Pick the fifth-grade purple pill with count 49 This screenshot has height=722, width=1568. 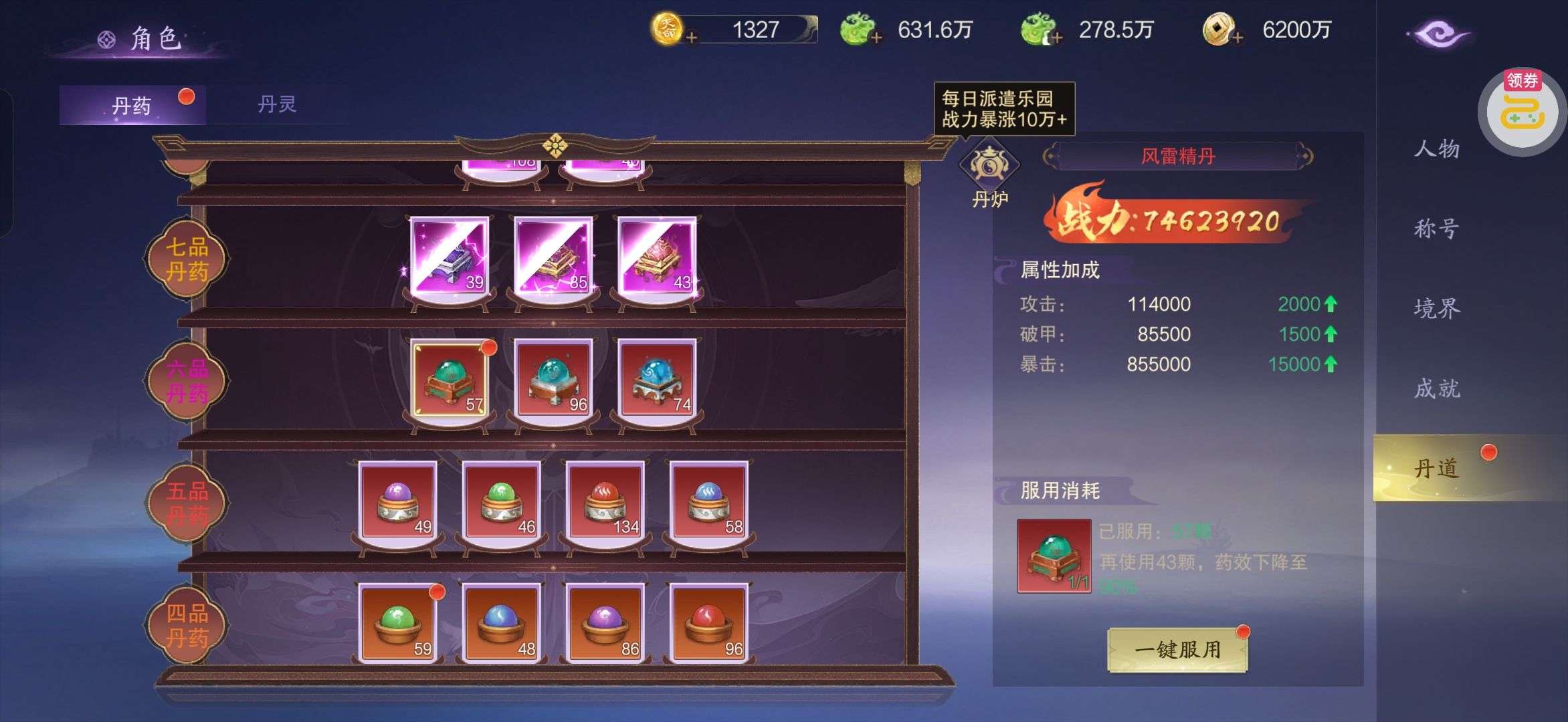398,501
